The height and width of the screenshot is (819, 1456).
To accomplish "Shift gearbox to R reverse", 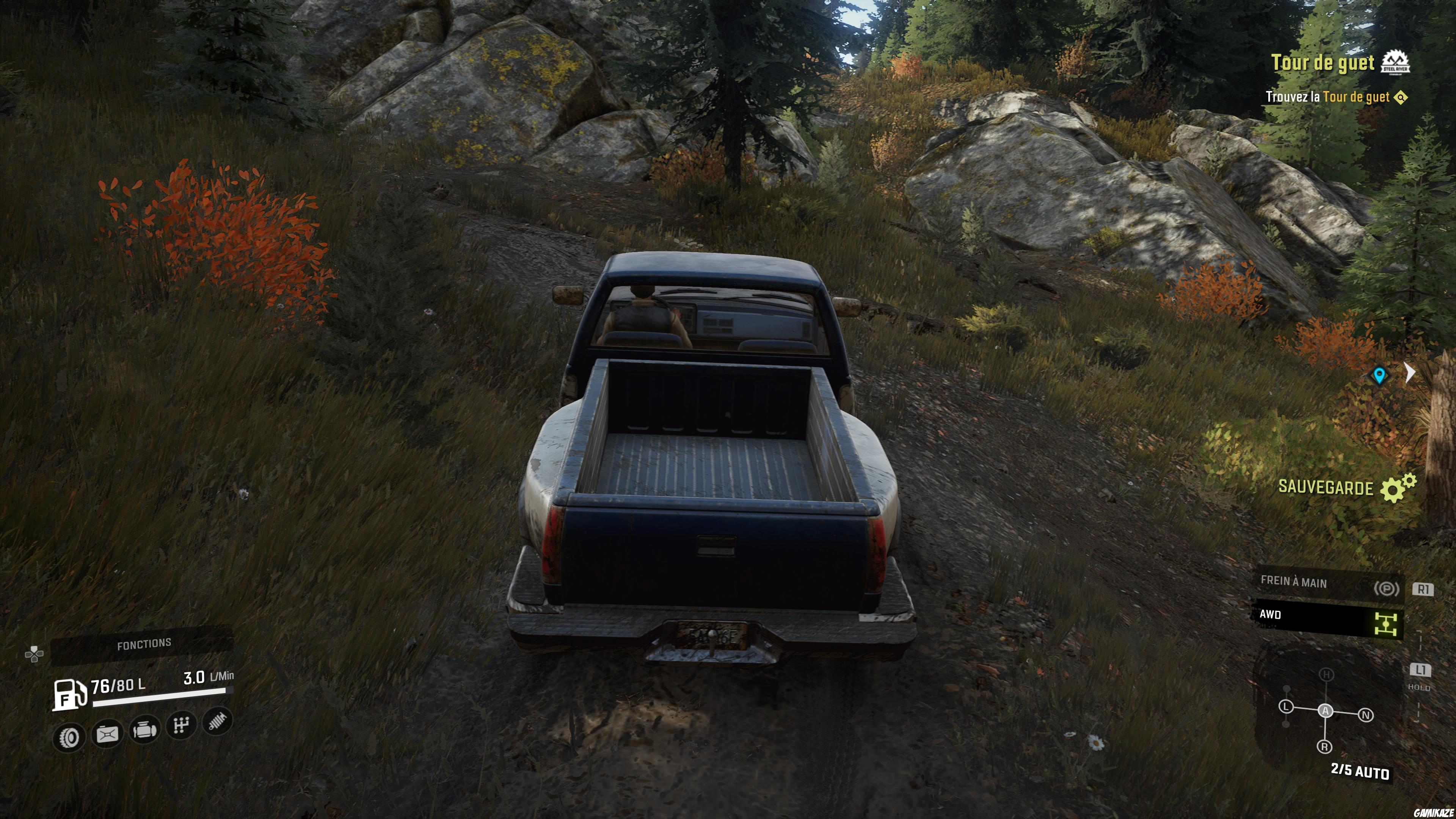I will coord(1325,747).
